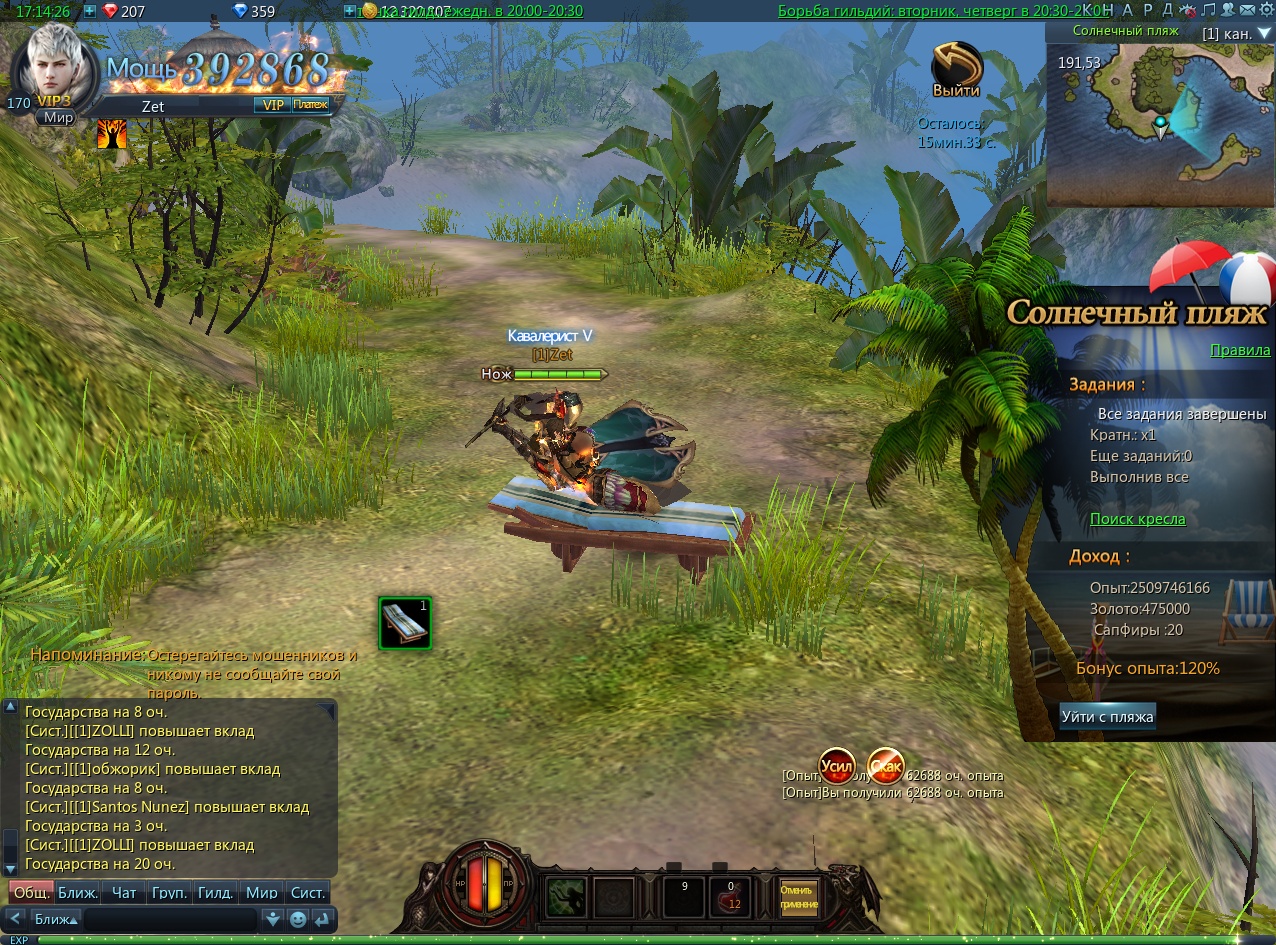Toggle the music note icon
This screenshot has width=1276, height=945.
pos(1208,10)
